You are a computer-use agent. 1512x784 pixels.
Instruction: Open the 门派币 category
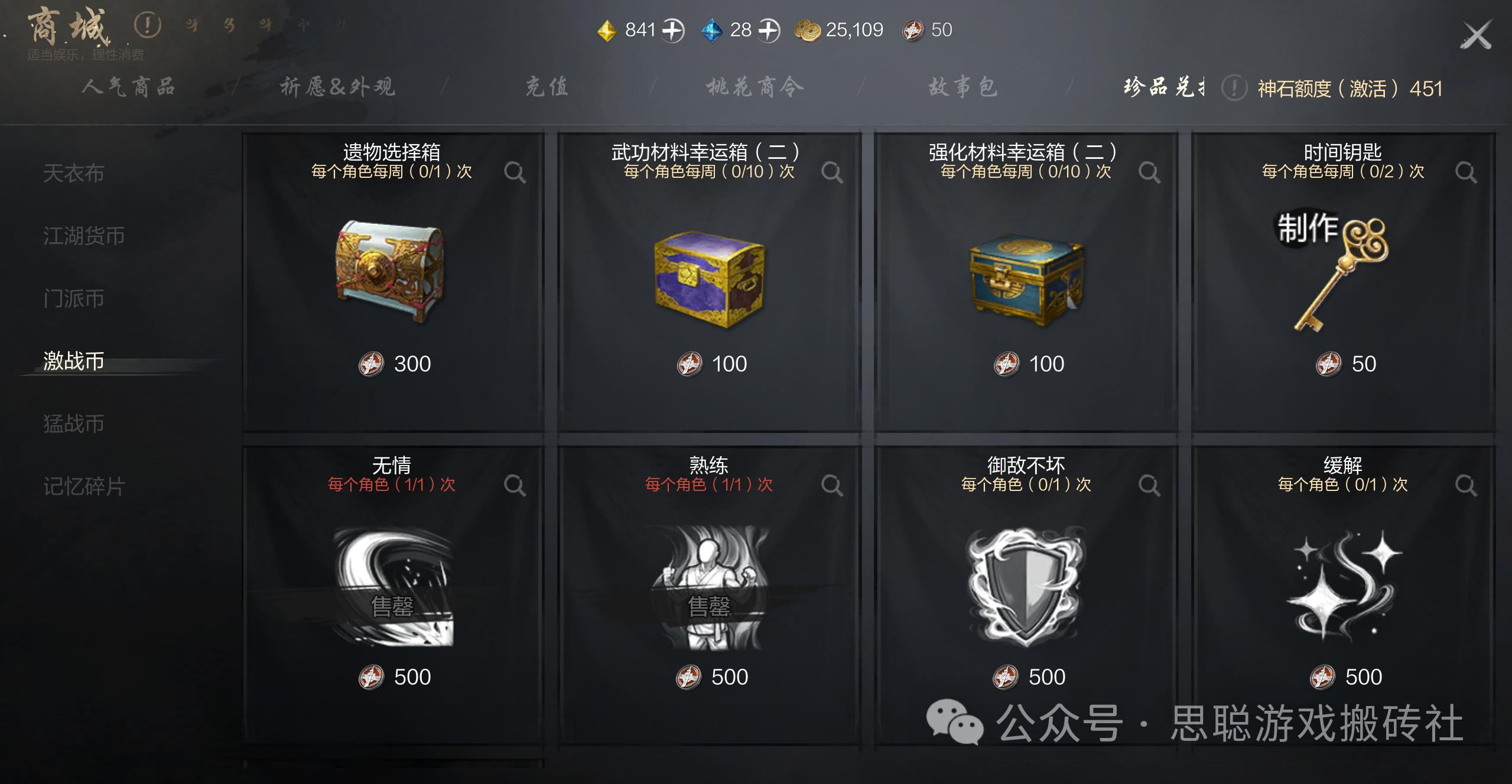click(x=74, y=298)
